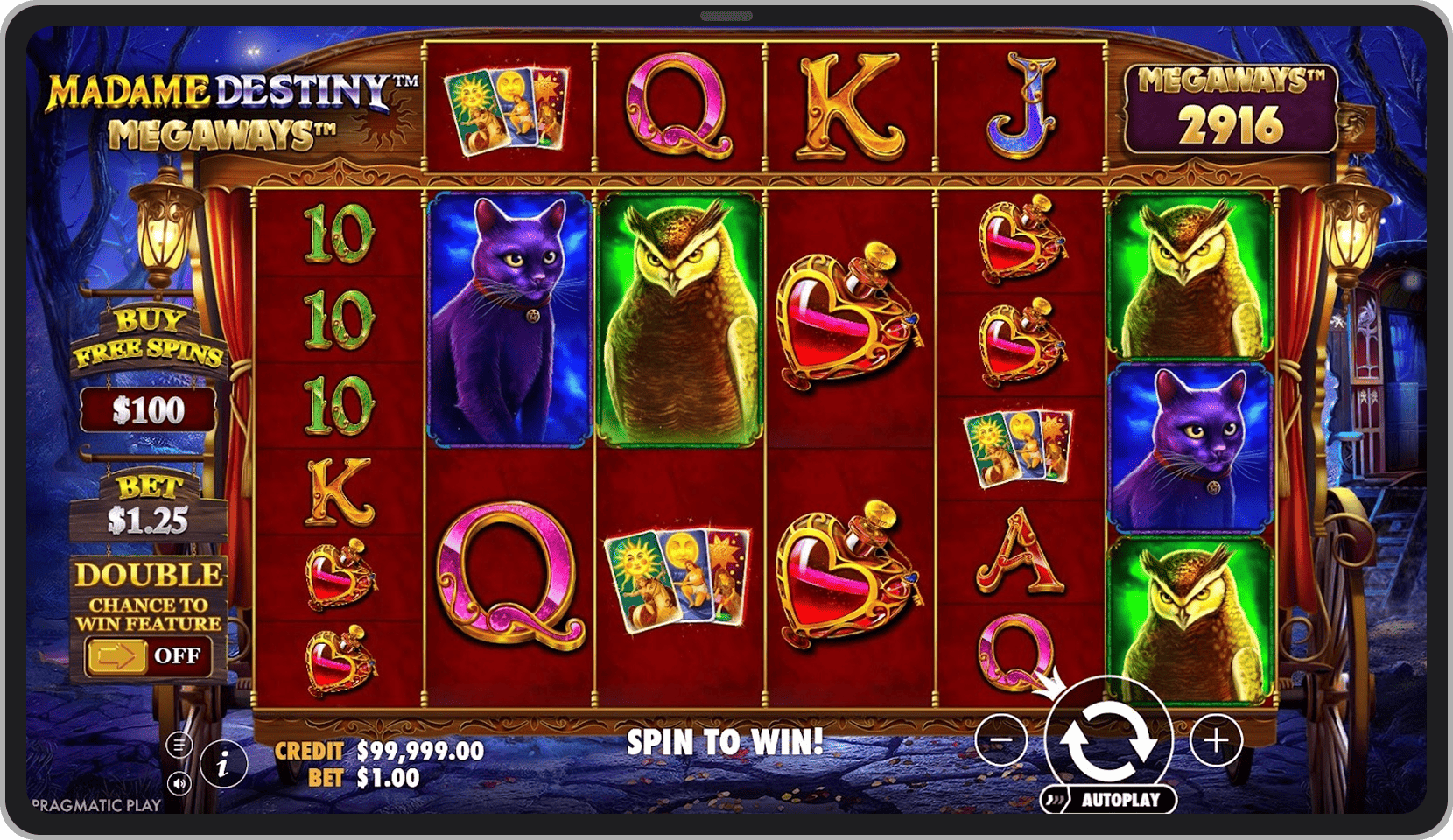The height and width of the screenshot is (840, 1453).
Task: Spin the reels with the circular arrows button
Action: [x=1108, y=740]
